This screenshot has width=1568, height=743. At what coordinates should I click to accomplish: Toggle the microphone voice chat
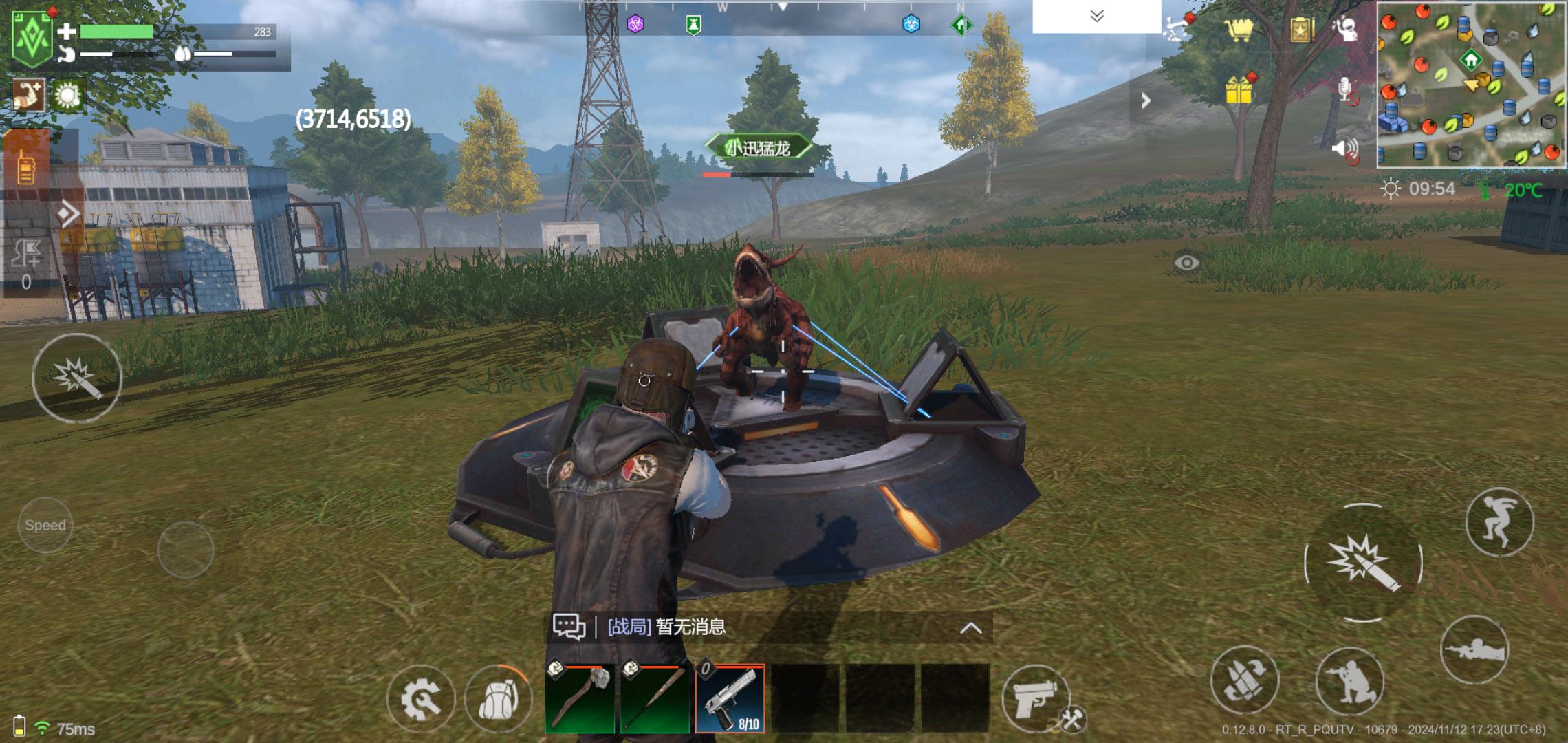(1347, 90)
